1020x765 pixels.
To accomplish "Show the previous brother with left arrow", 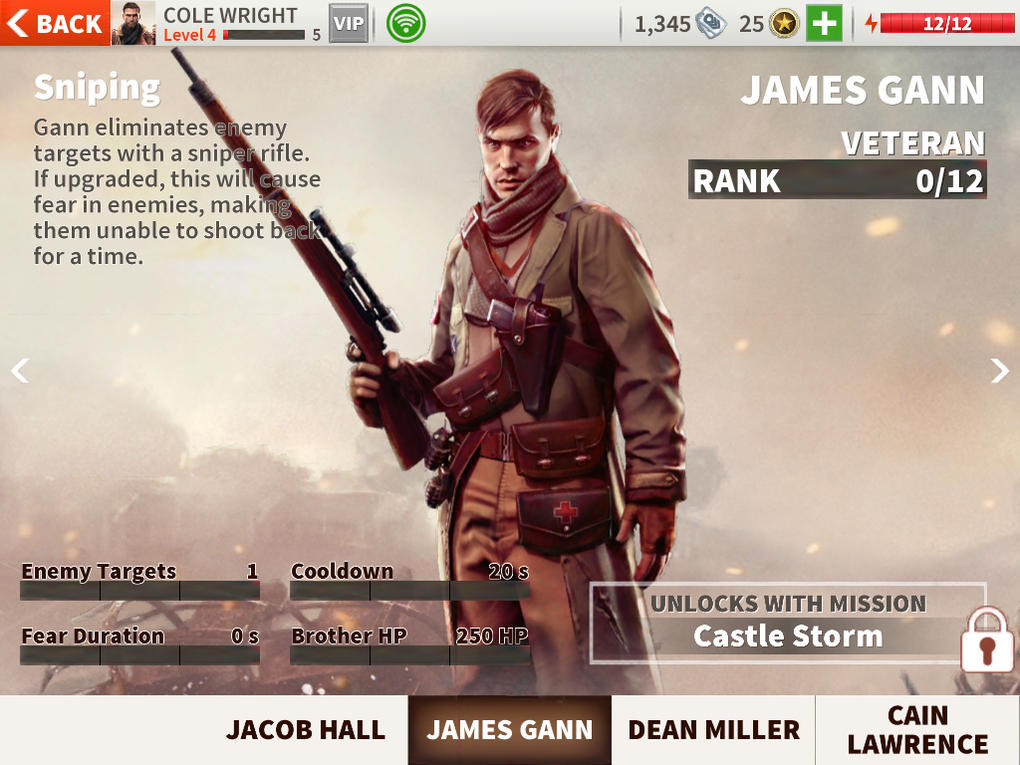I will (x=20, y=371).
